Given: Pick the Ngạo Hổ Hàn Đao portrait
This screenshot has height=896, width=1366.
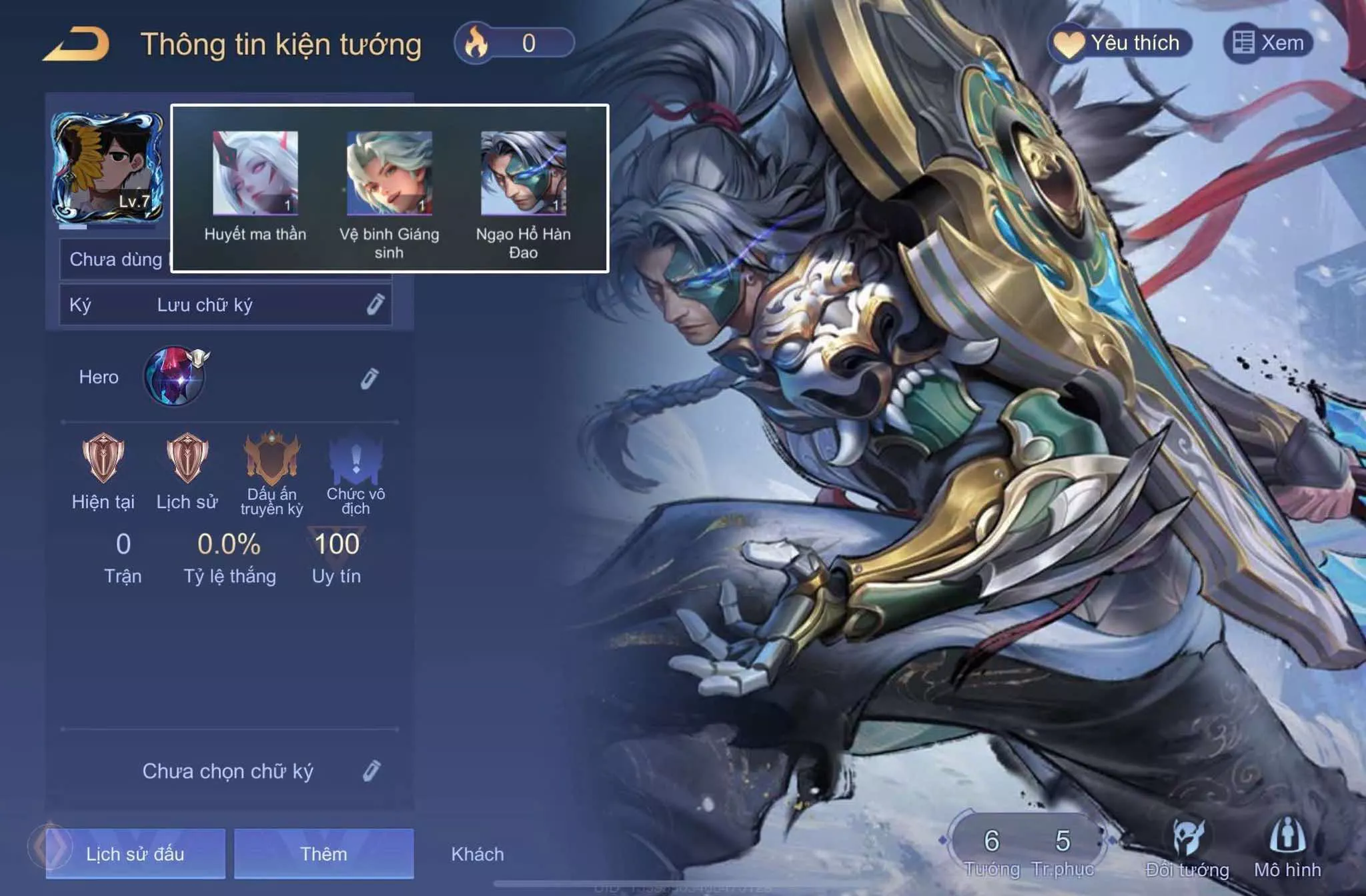Looking at the screenshot, I should click(523, 173).
